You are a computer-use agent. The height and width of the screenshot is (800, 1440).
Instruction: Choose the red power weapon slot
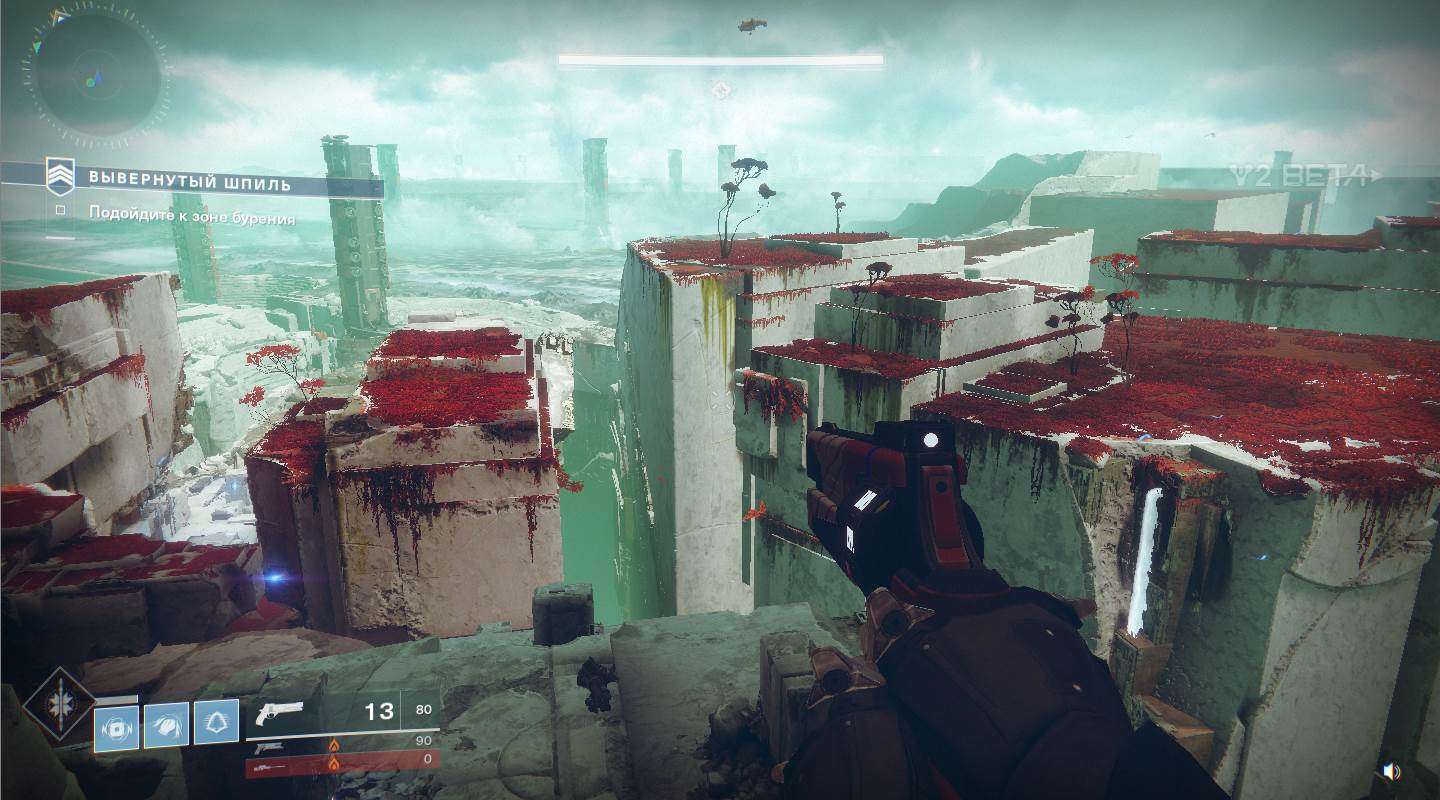pyautogui.click(x=342, y=766)
